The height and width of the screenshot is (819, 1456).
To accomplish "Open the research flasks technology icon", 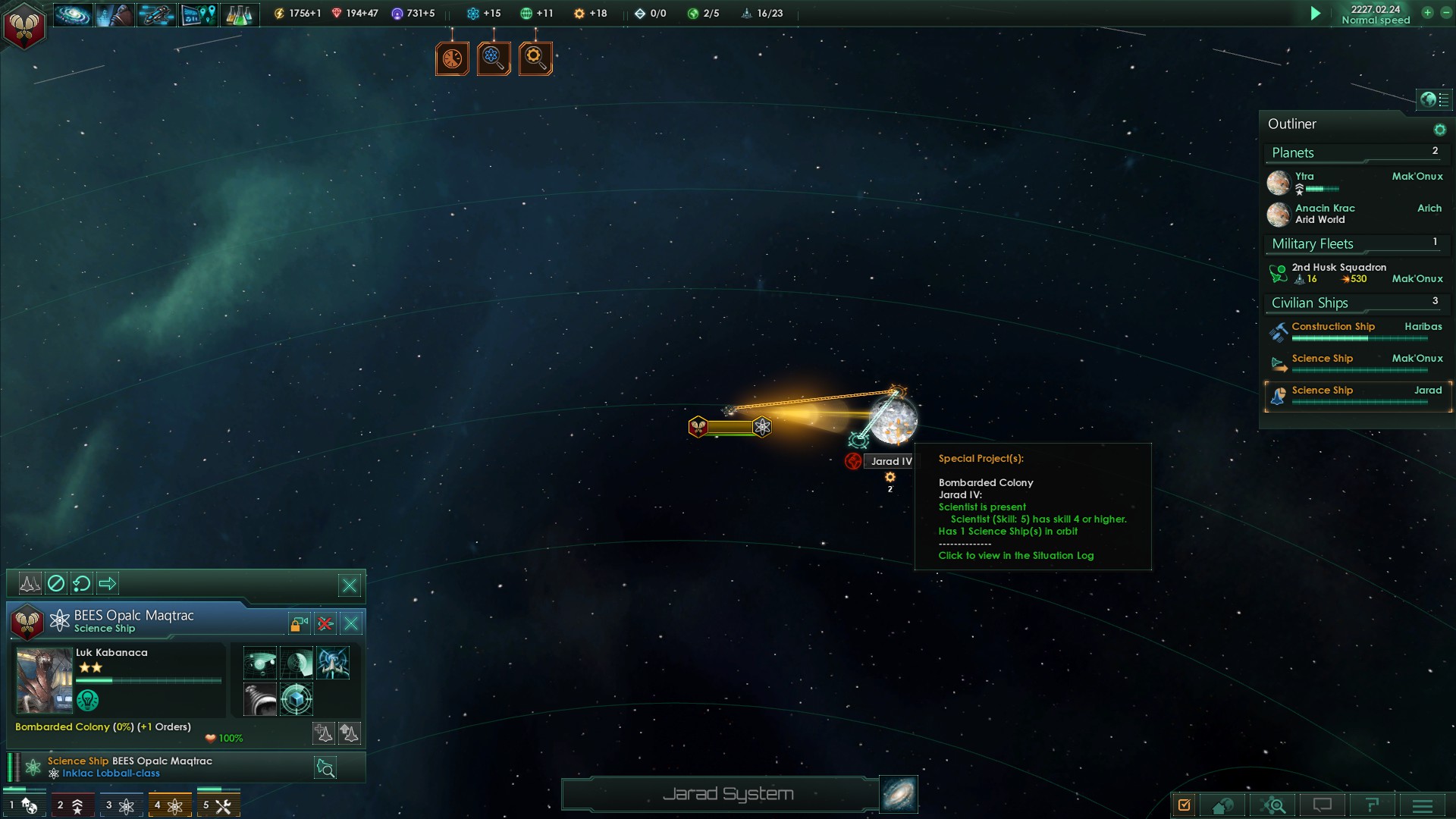I will tap(239, 14).
